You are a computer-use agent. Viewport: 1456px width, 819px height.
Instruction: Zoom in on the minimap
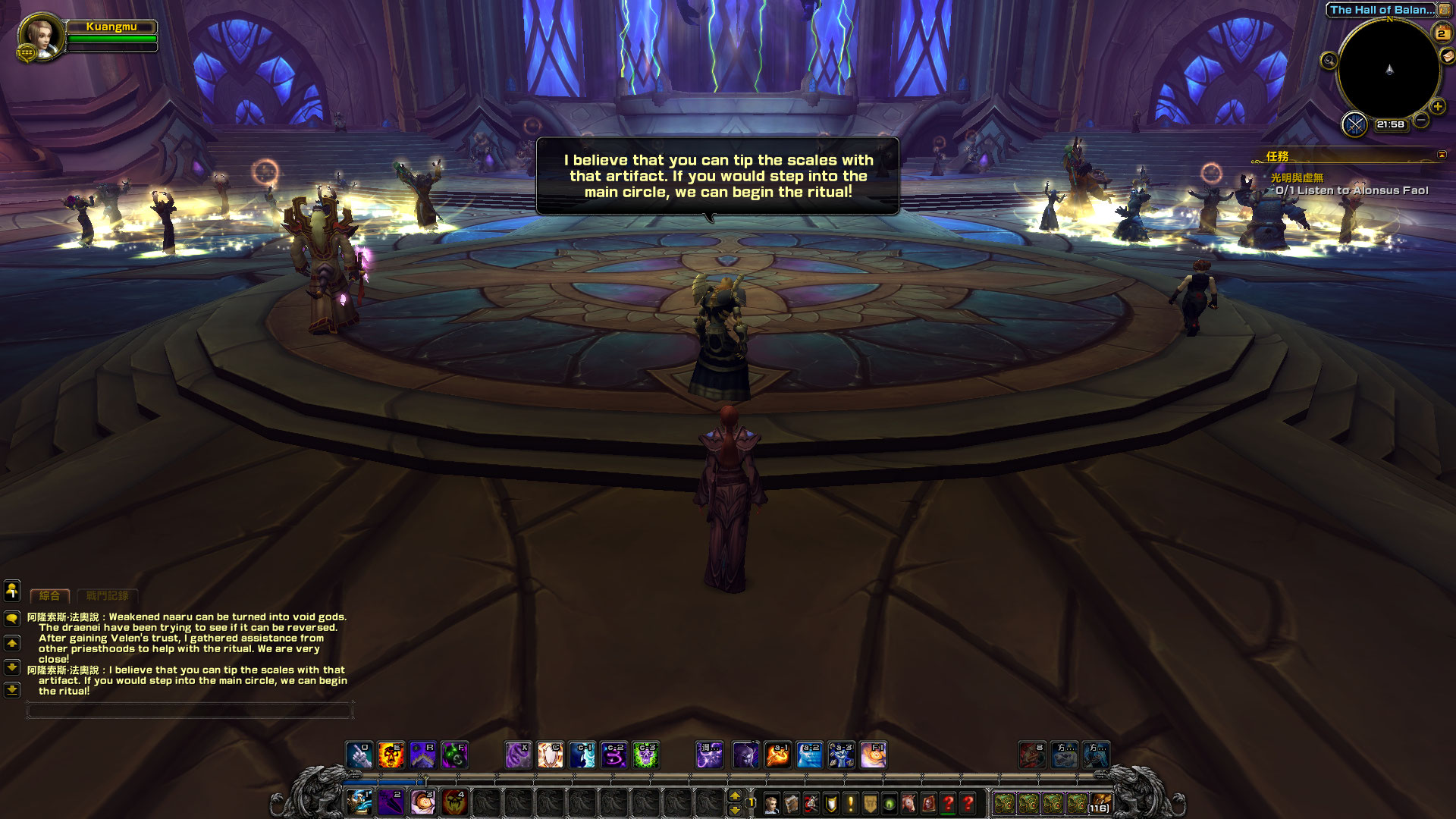1437,106
